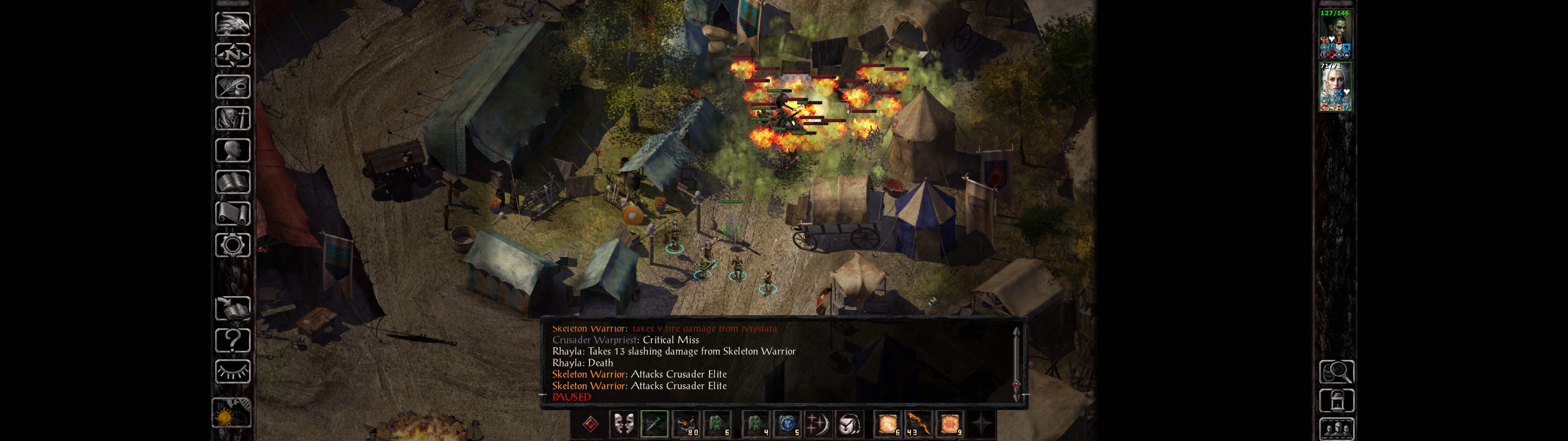Click the quick save book icon

tap(232, 309)
